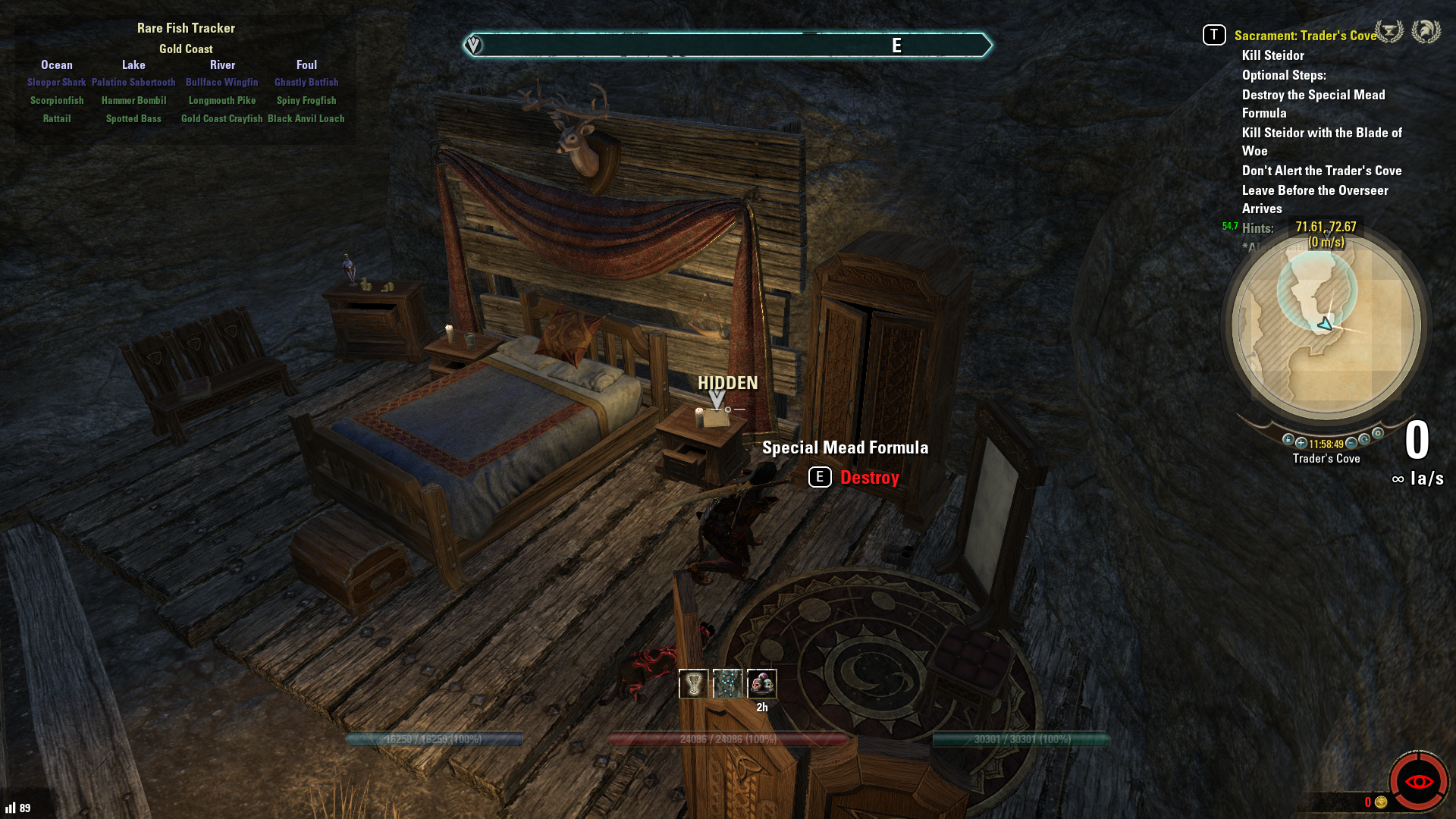Click the Rare Fish Tracker title

tap(186, 28)
